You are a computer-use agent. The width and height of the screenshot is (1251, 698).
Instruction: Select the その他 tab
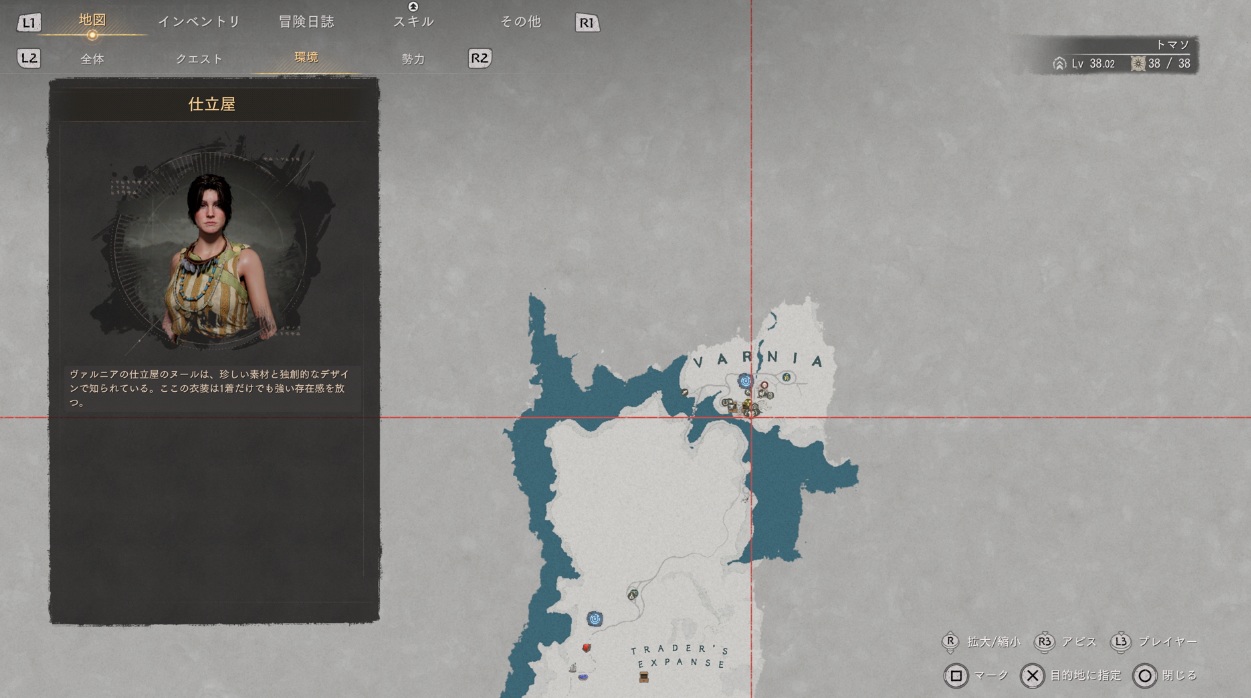(x=520, y=21)
